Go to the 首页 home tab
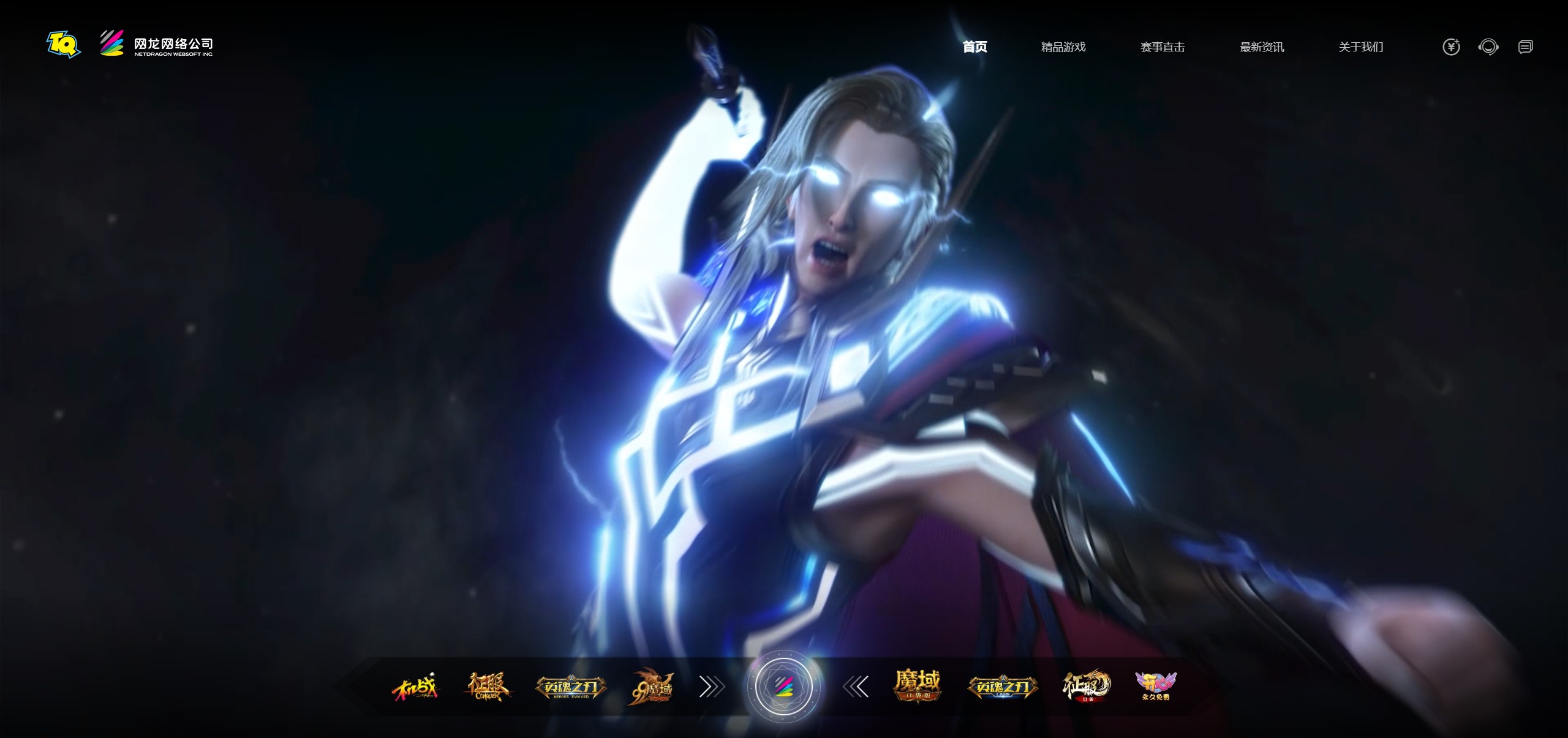The image size is (1568, 738). point(974,47)
